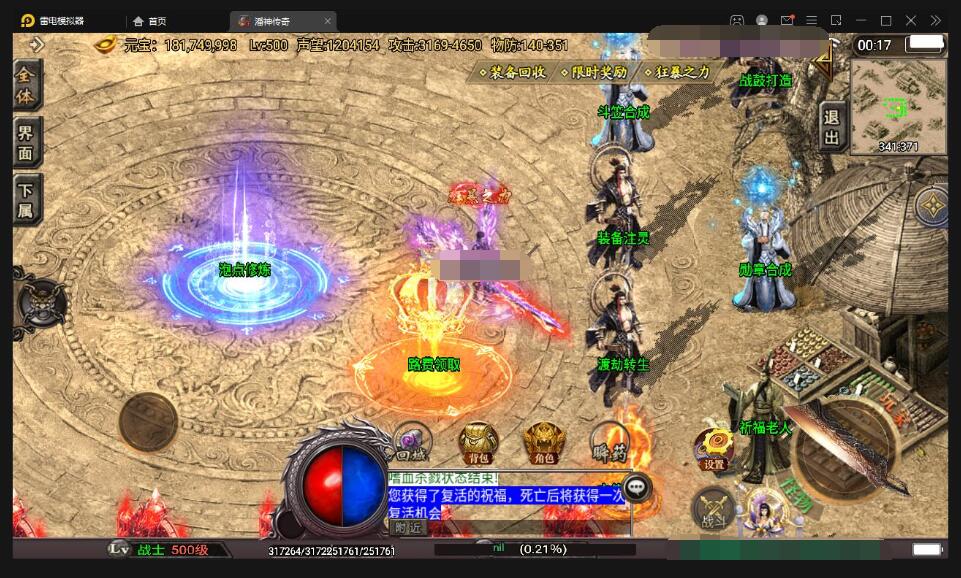Open the 角色 character sheet

[544, 442]
